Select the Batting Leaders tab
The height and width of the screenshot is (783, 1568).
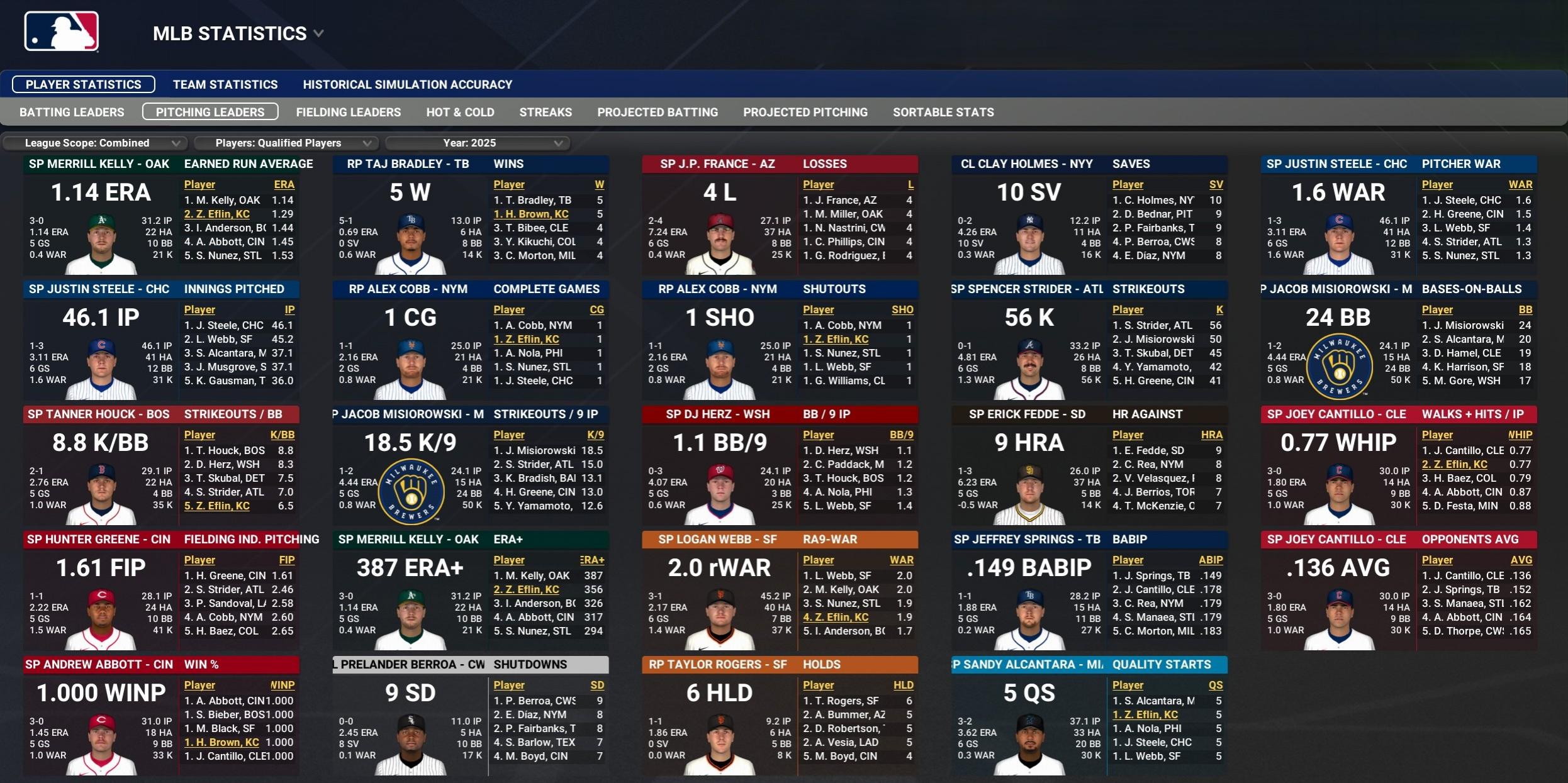coord(72,112)
